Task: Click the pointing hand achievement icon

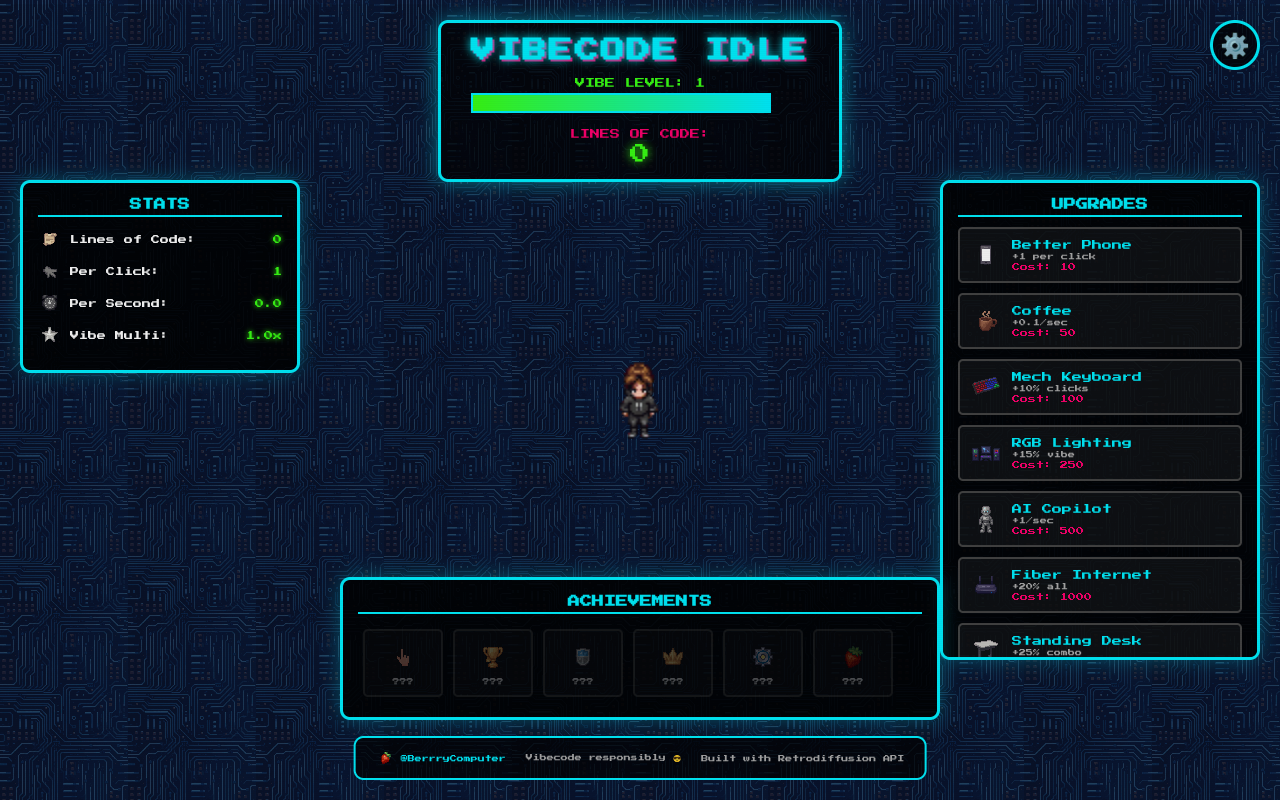Action: tap(402, 656)
